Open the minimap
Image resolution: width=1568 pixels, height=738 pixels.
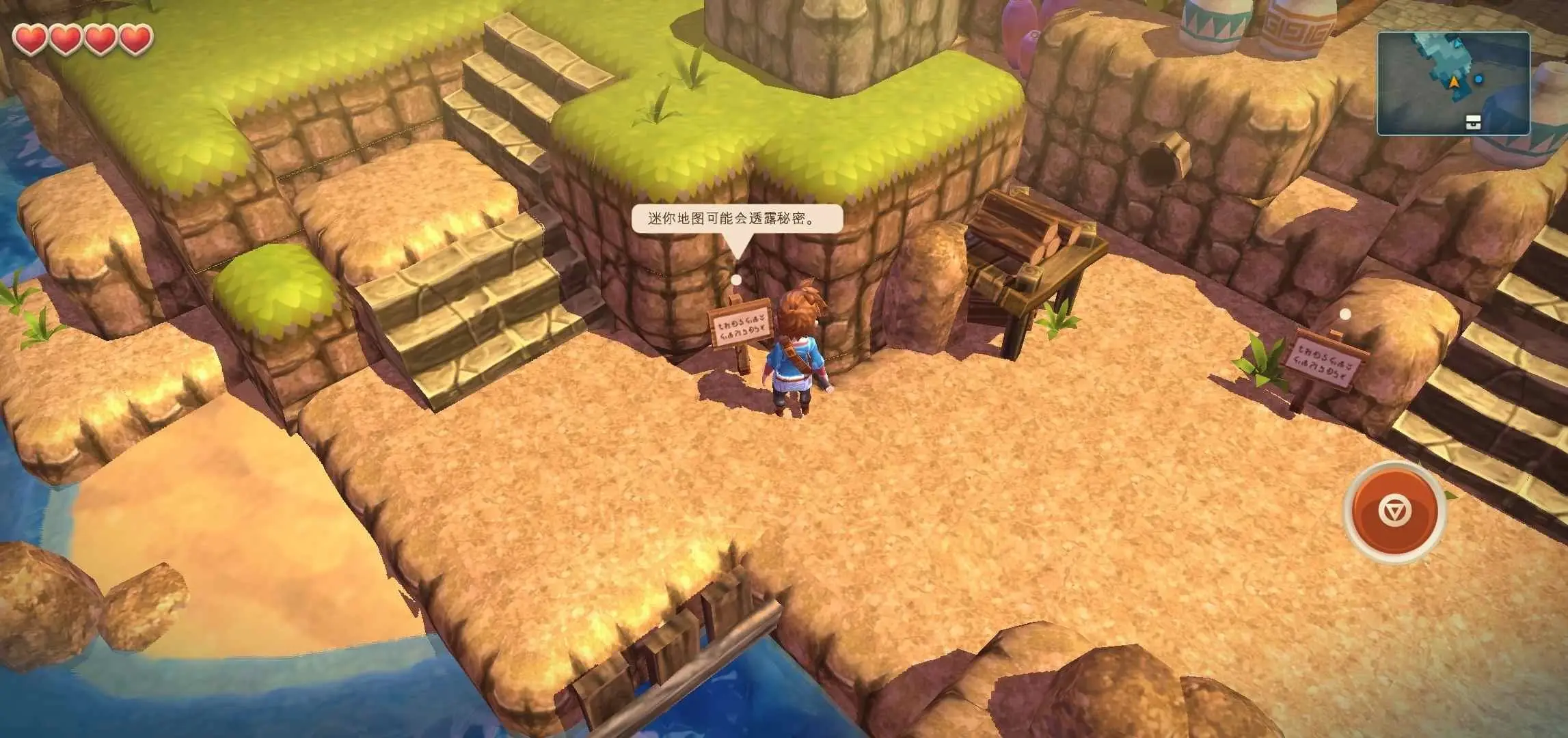[1452, 83]
